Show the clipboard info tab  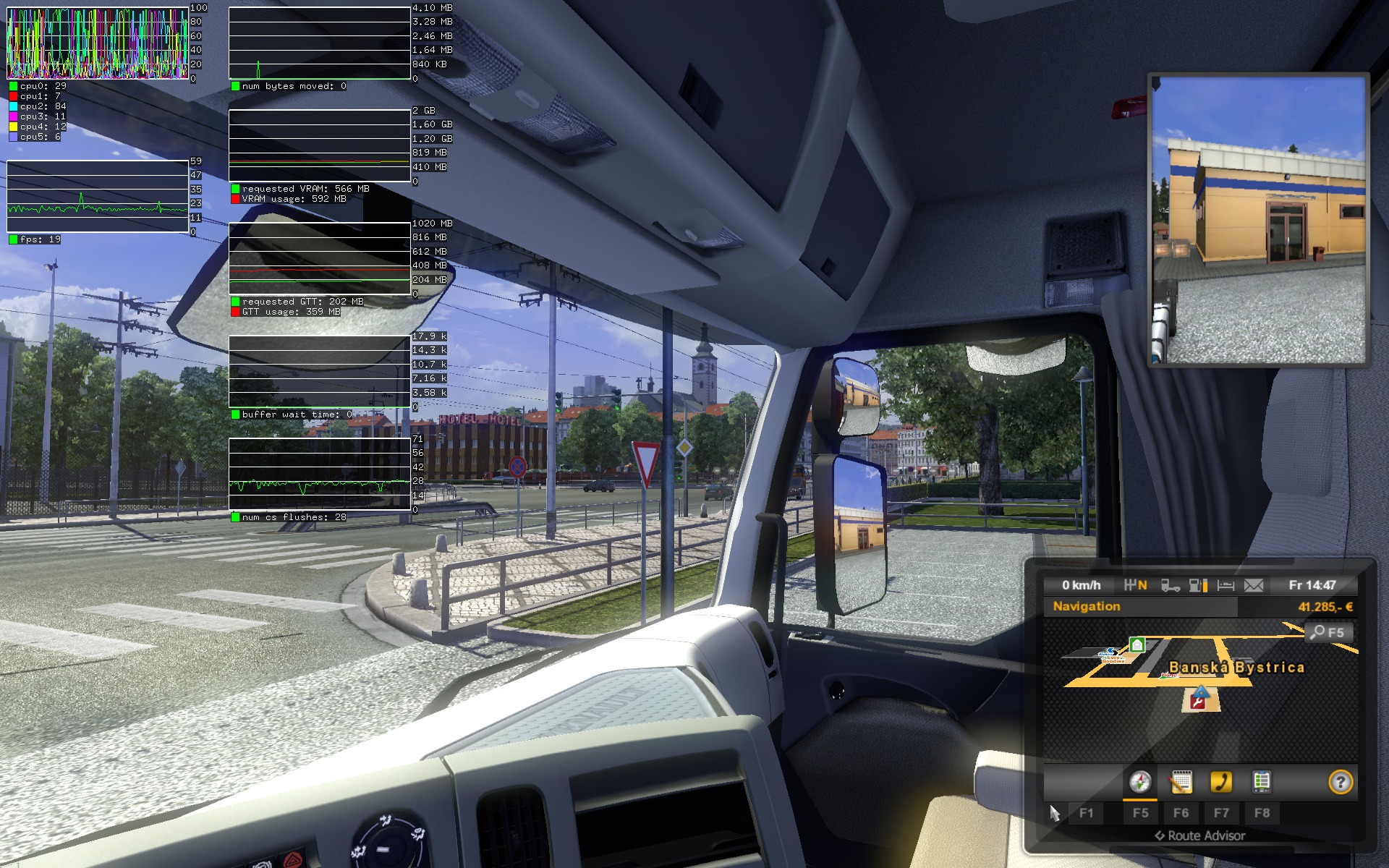(x=1261, y=782)
